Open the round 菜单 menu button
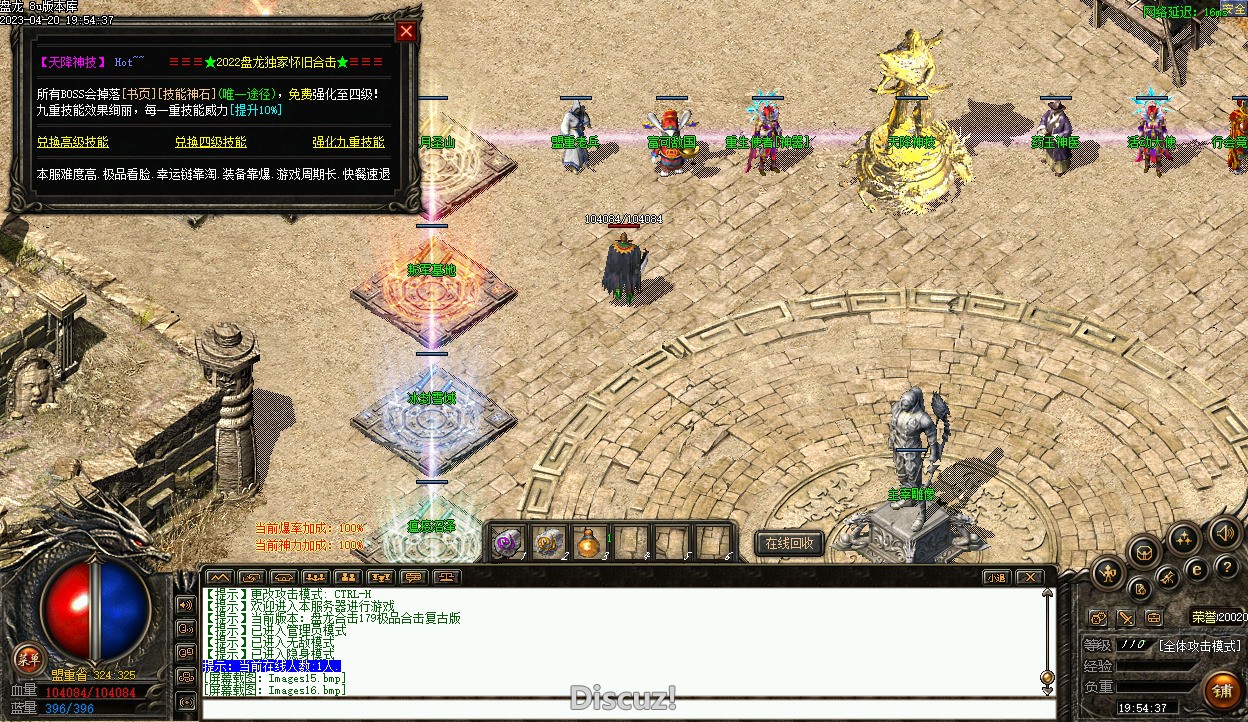Viewport: 1248px width, 722px height. click(x=29, y=658)
